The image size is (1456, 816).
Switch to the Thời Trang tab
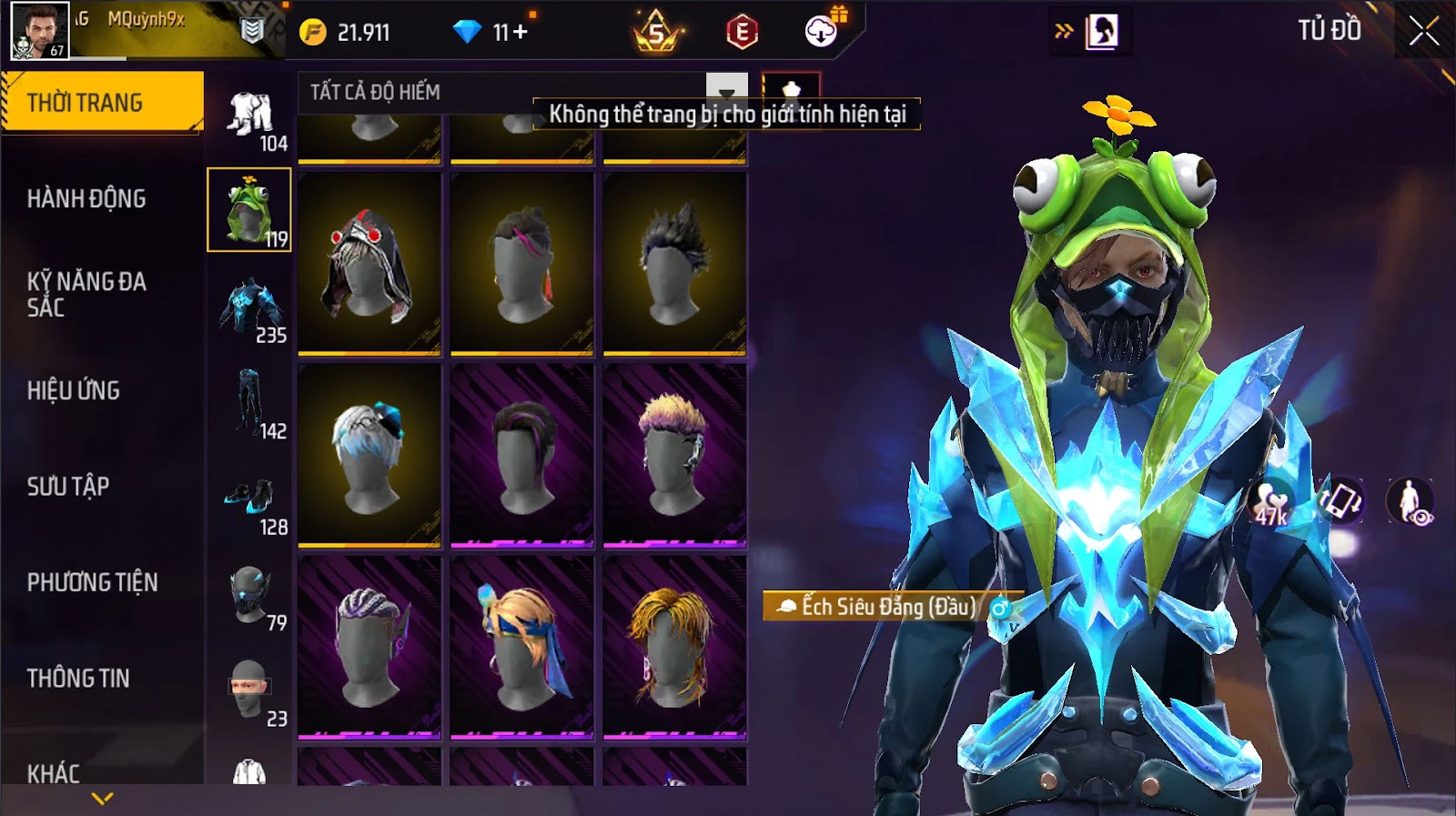coord(102,103)
